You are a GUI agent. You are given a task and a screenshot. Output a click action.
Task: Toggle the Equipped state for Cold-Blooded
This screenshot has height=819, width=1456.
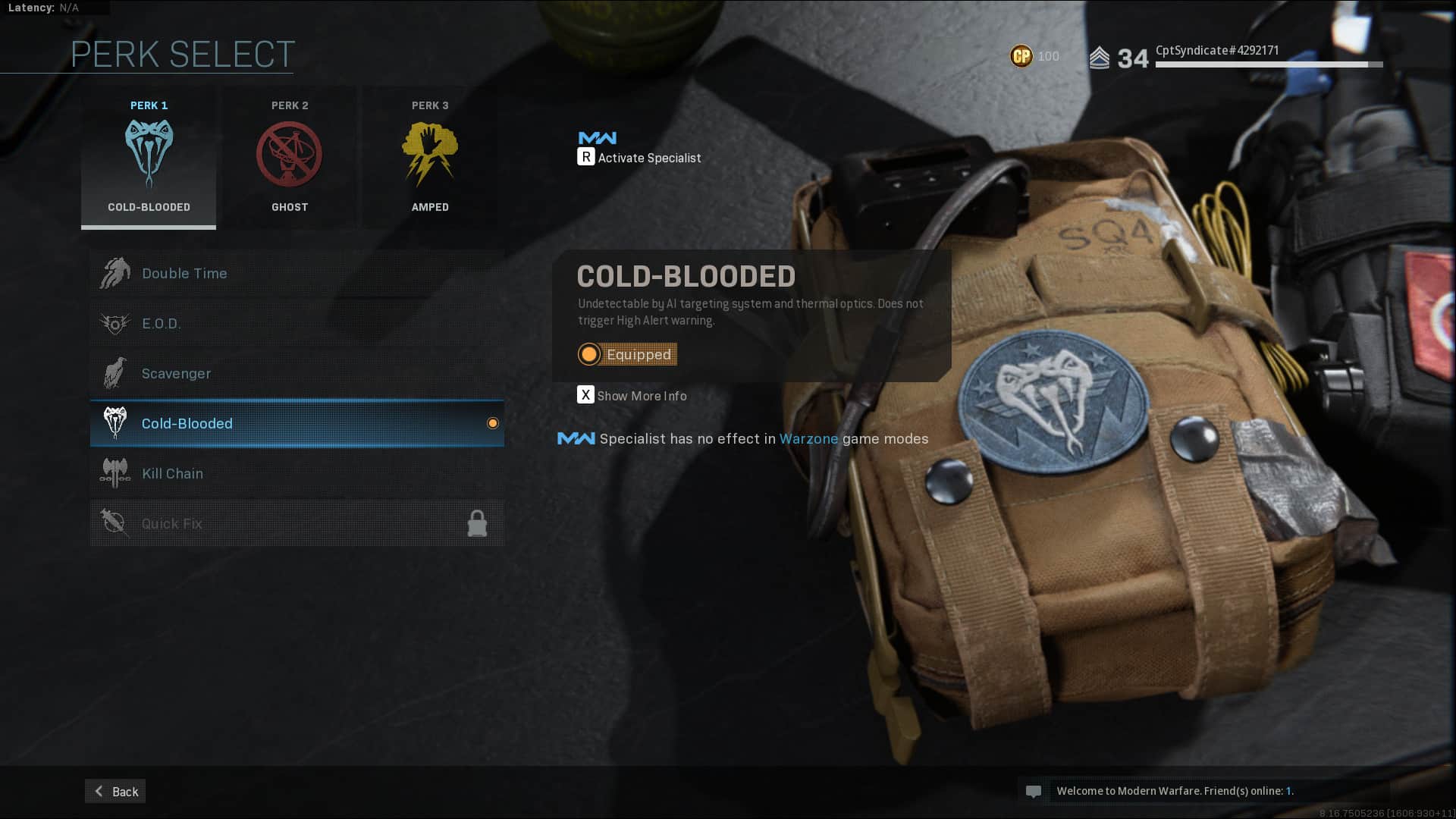click(627, 354)
